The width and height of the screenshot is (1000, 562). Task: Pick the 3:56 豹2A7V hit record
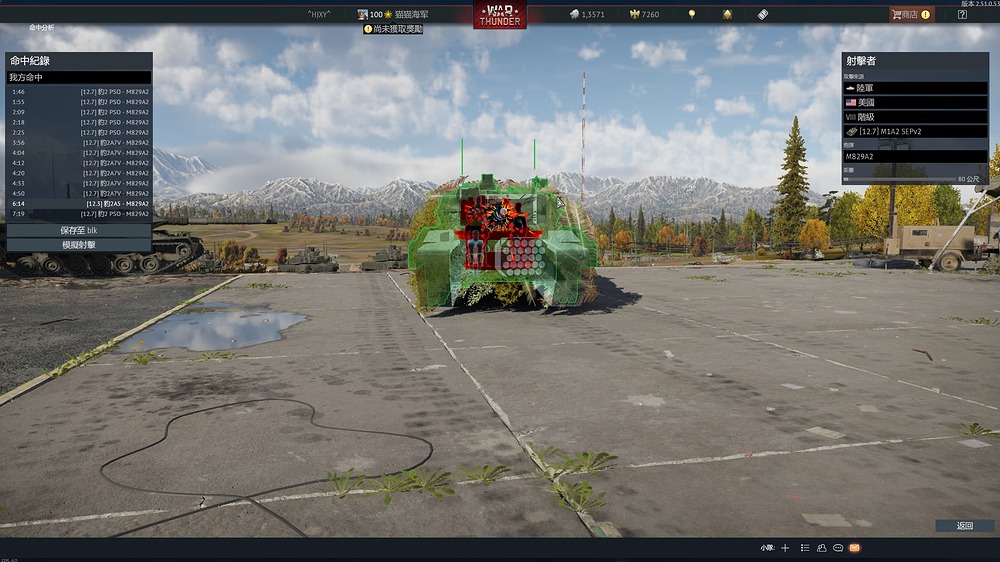click(80, 142)
